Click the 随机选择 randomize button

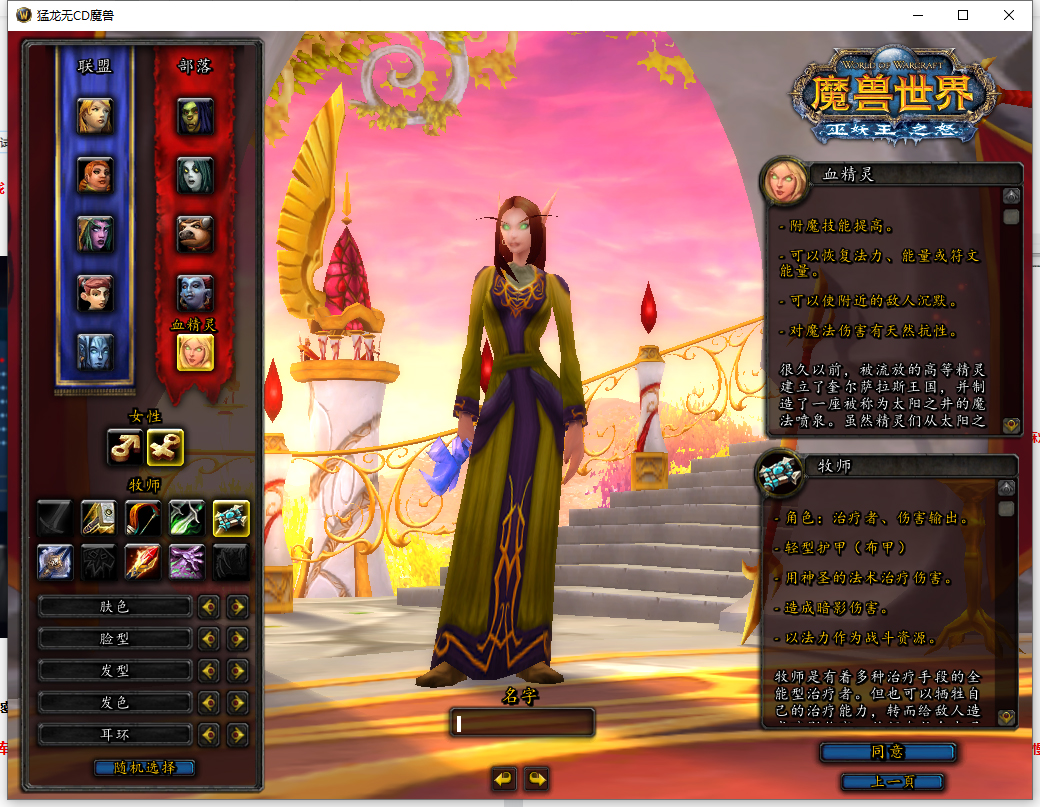pos(144,768)
